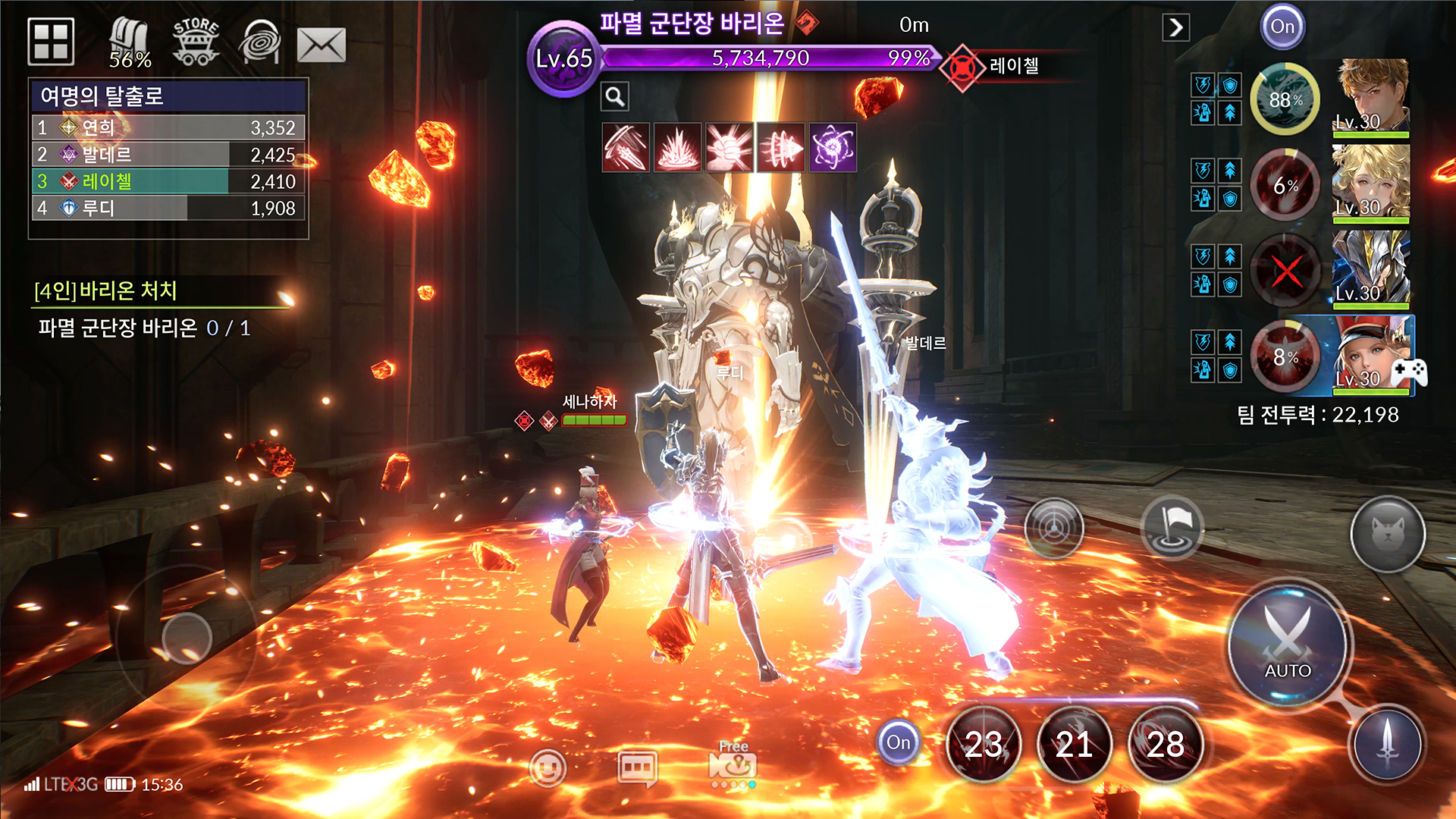Collapse the party panel arrow
This screenshot has height=819, width=1456.
[x=1175, y=28]
